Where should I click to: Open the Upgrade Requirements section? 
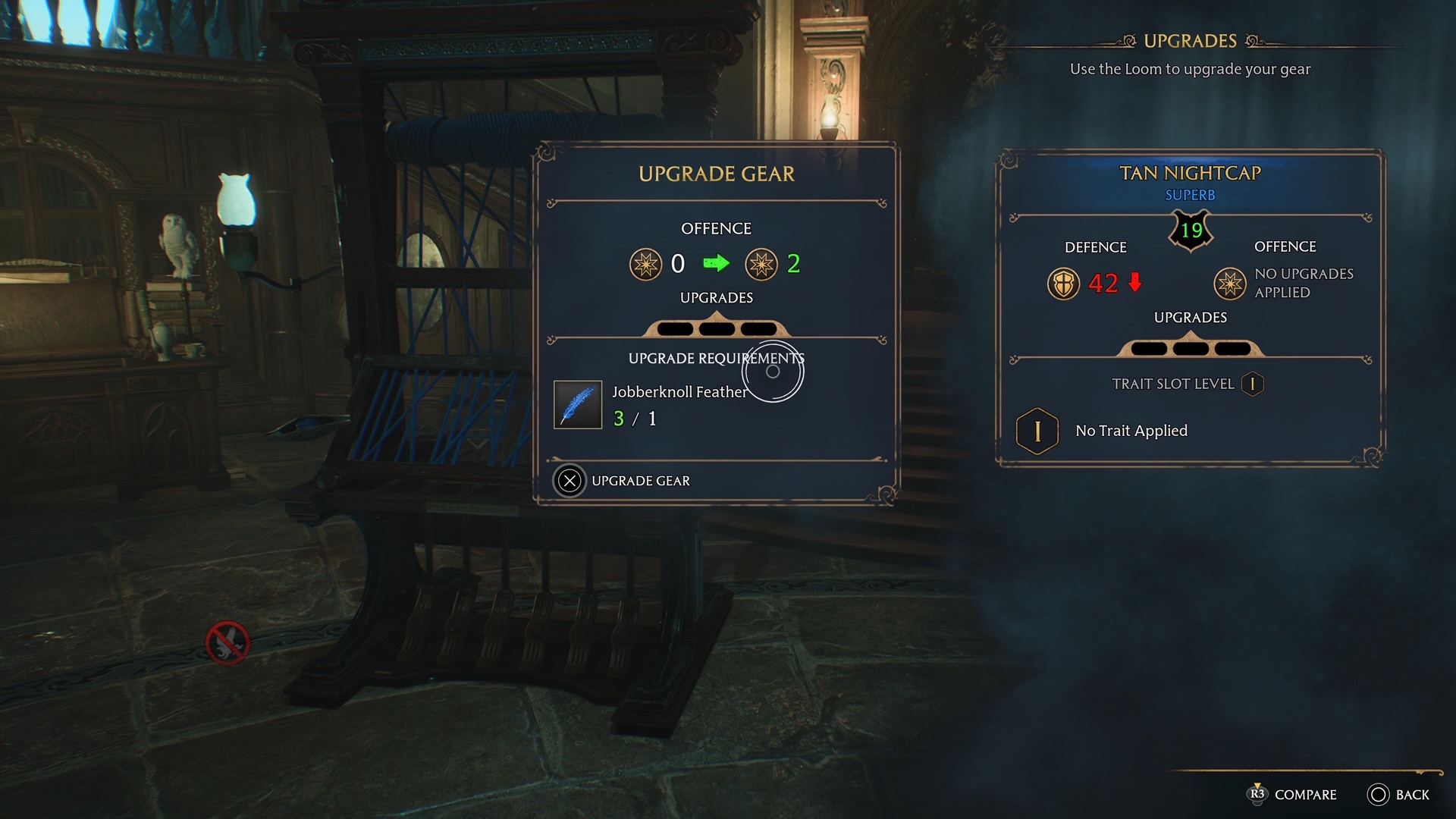point(716,358)
